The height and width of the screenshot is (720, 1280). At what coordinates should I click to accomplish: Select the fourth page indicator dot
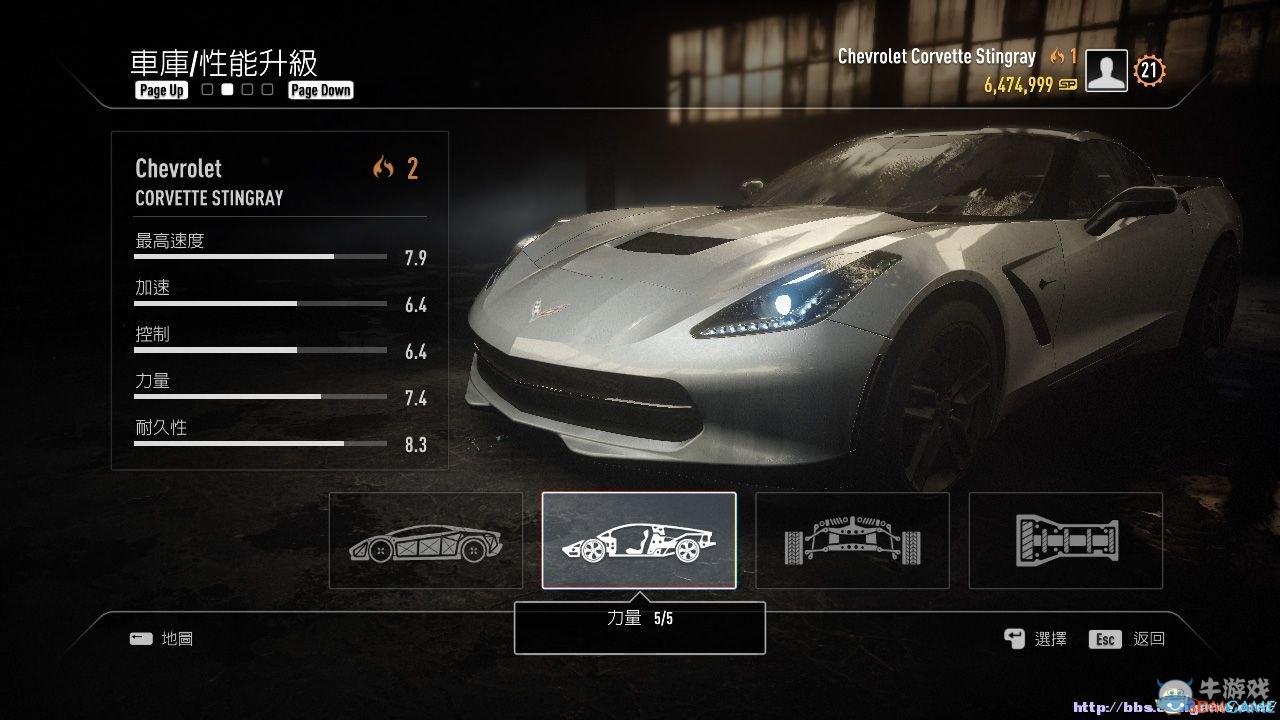point(267,89)
